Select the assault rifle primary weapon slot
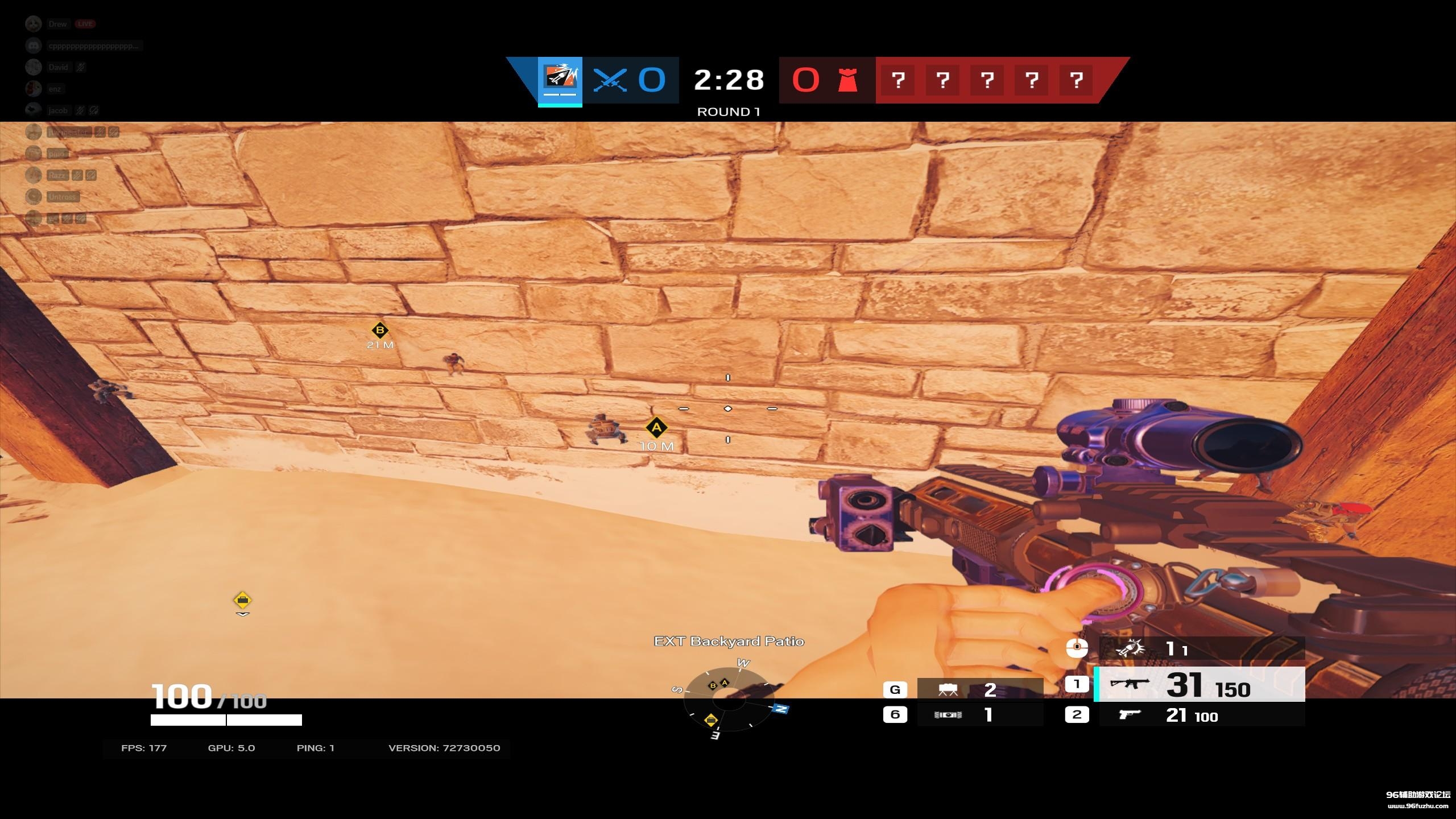 [1199, 684]
